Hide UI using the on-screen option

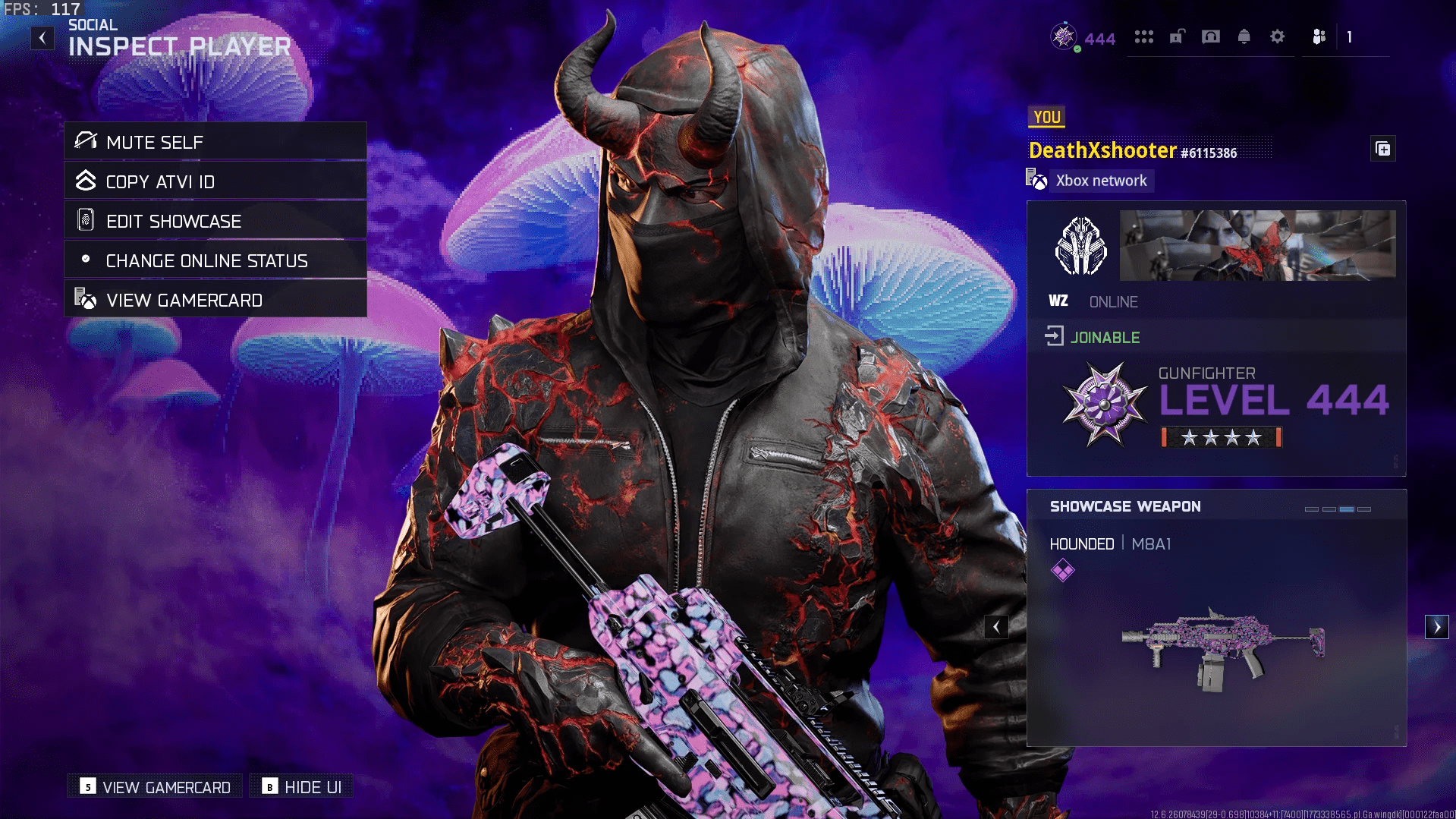pyautogui.click(x=301, y=787)
